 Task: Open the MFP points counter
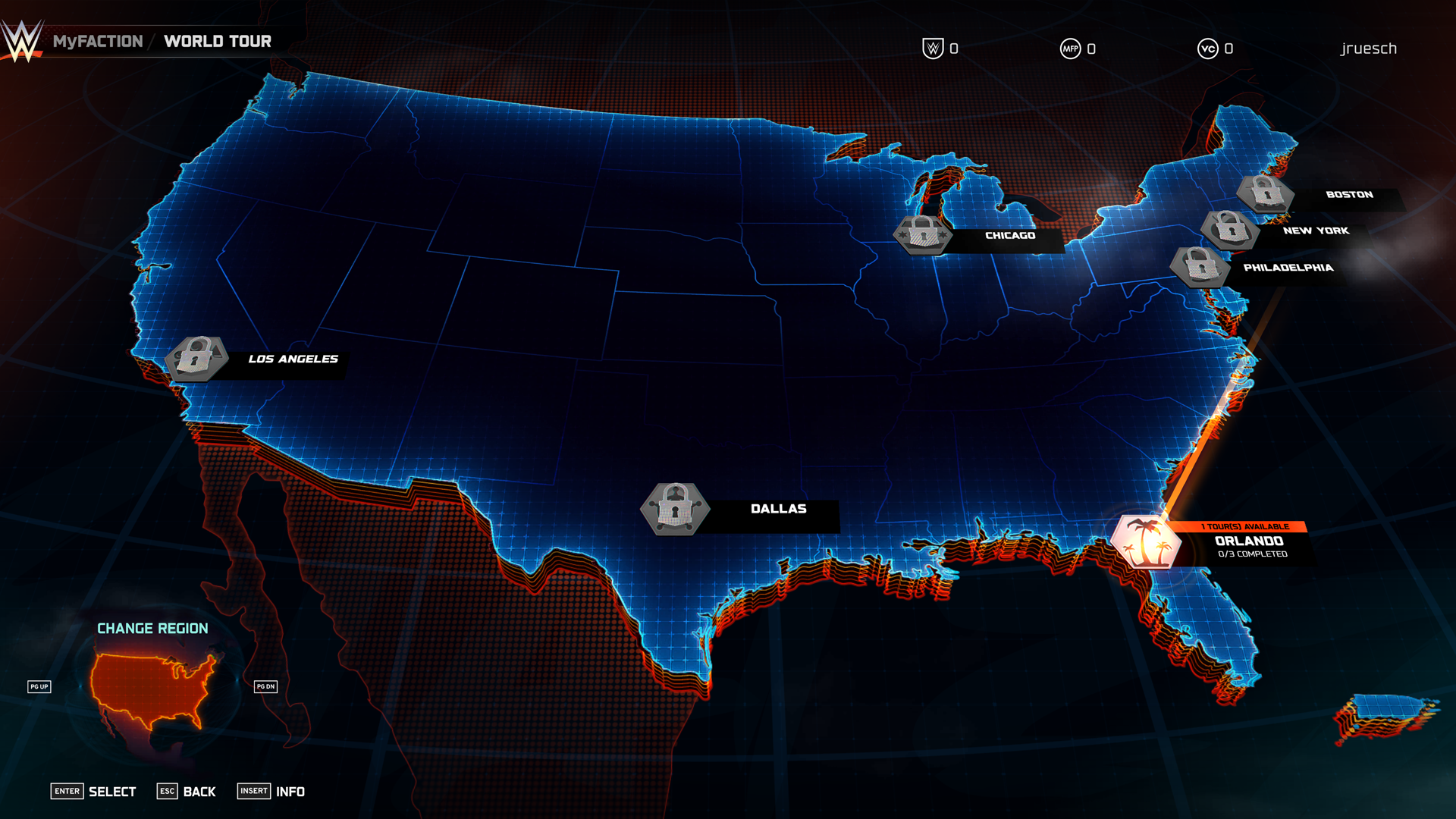coord(1078,49)
